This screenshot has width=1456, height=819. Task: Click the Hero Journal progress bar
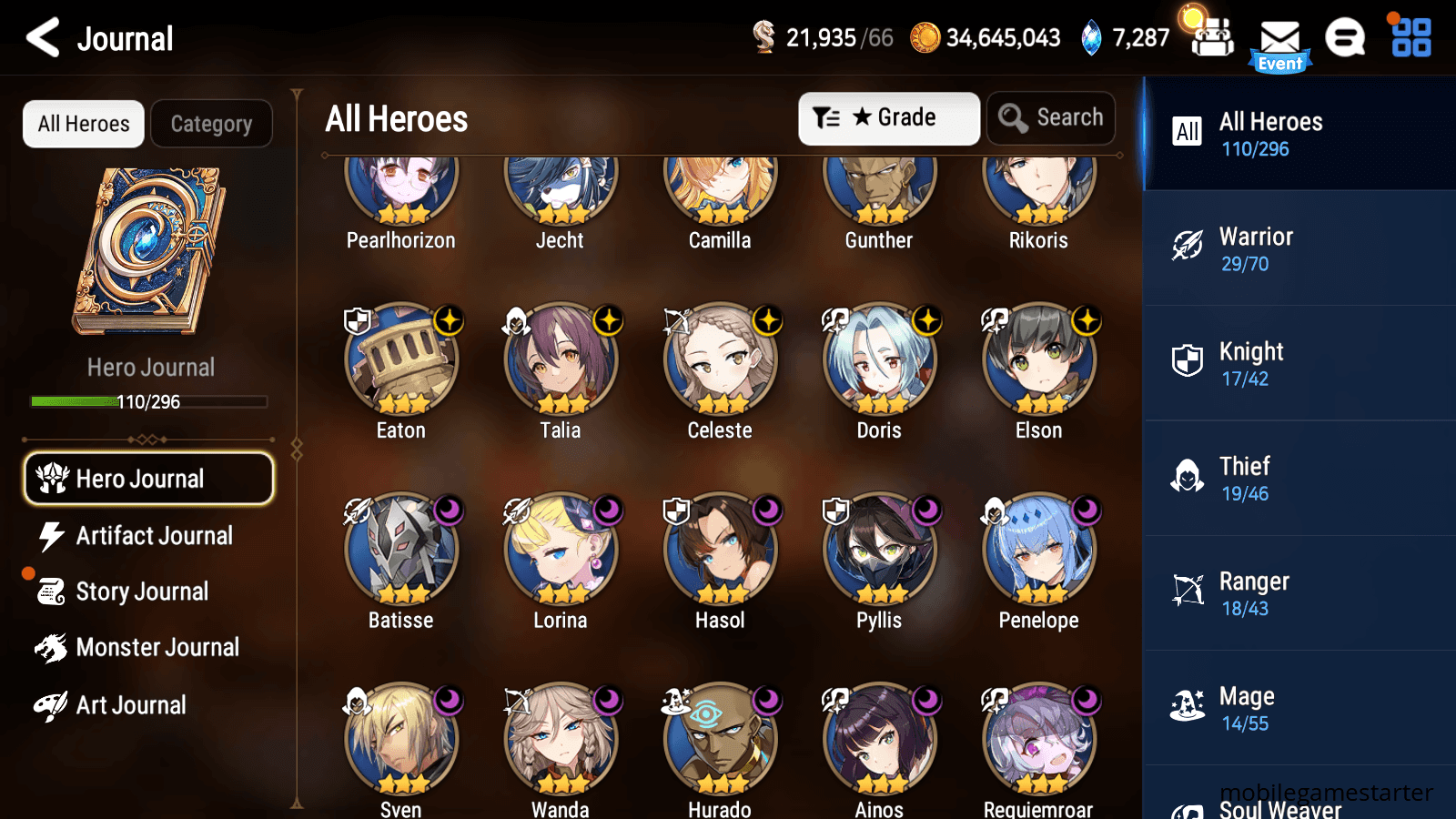point(148,401)
